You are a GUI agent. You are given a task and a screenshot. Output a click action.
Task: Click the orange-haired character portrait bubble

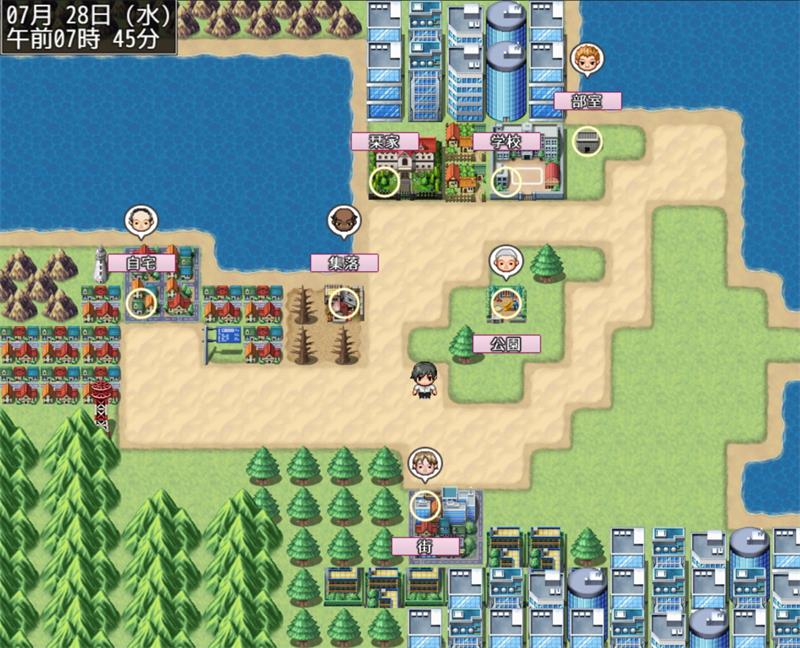tap(587, 59)
